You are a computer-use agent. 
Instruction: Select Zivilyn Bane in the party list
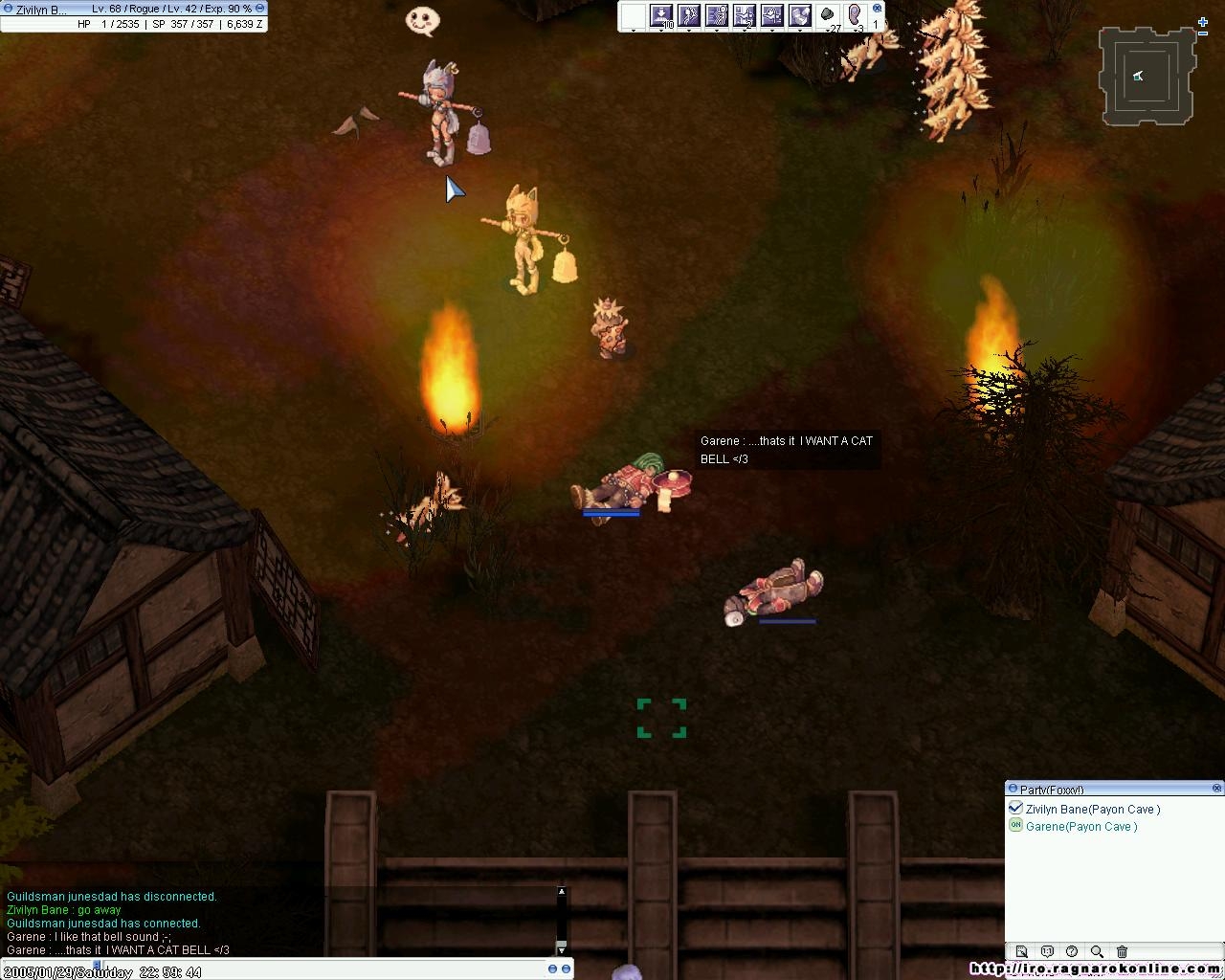tap(1092, 809)
